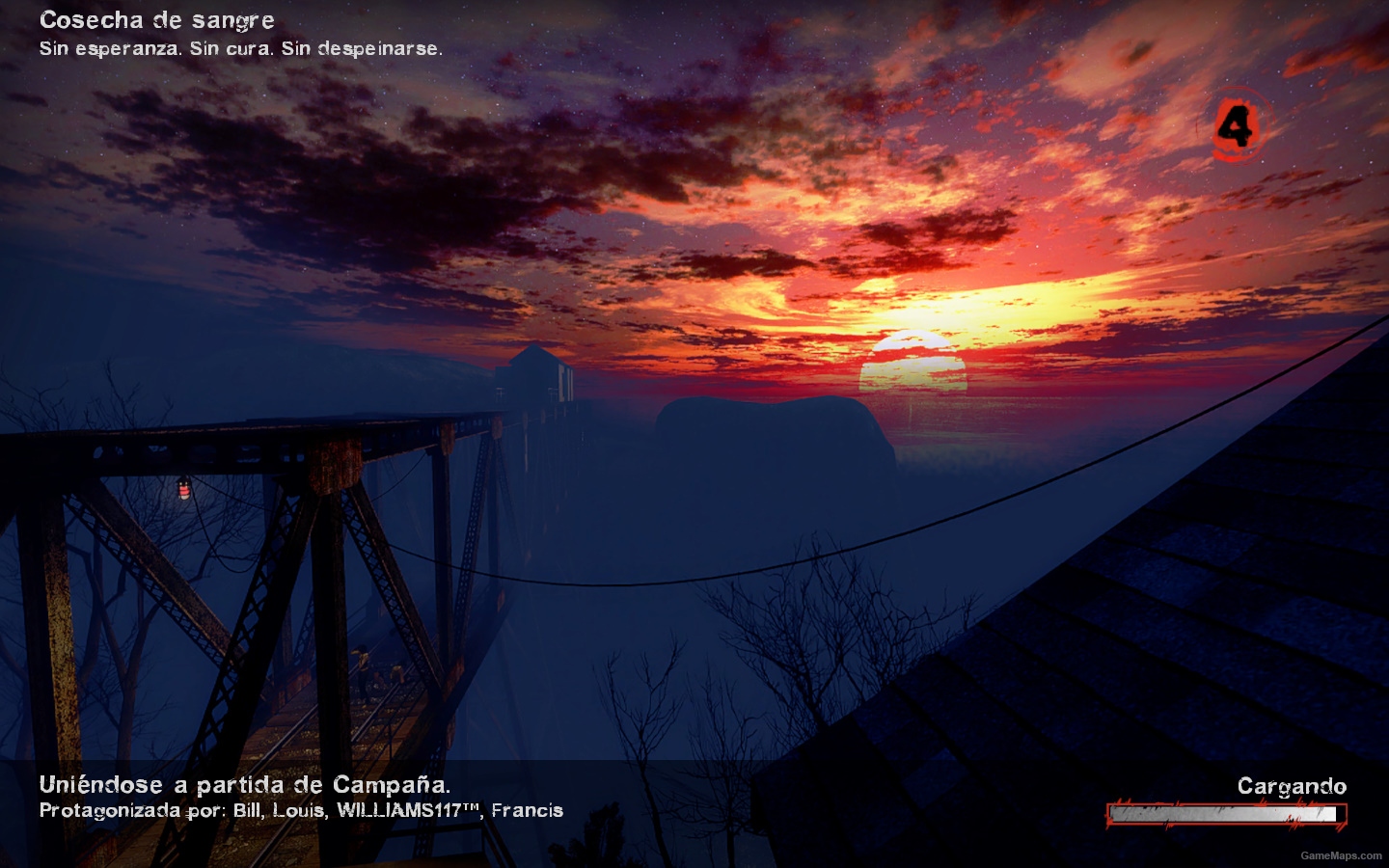Viewport: 1389px width, 868px height.
Task: Toggle the Cargando loading indicator
Action: click(x=1293, y=785)
